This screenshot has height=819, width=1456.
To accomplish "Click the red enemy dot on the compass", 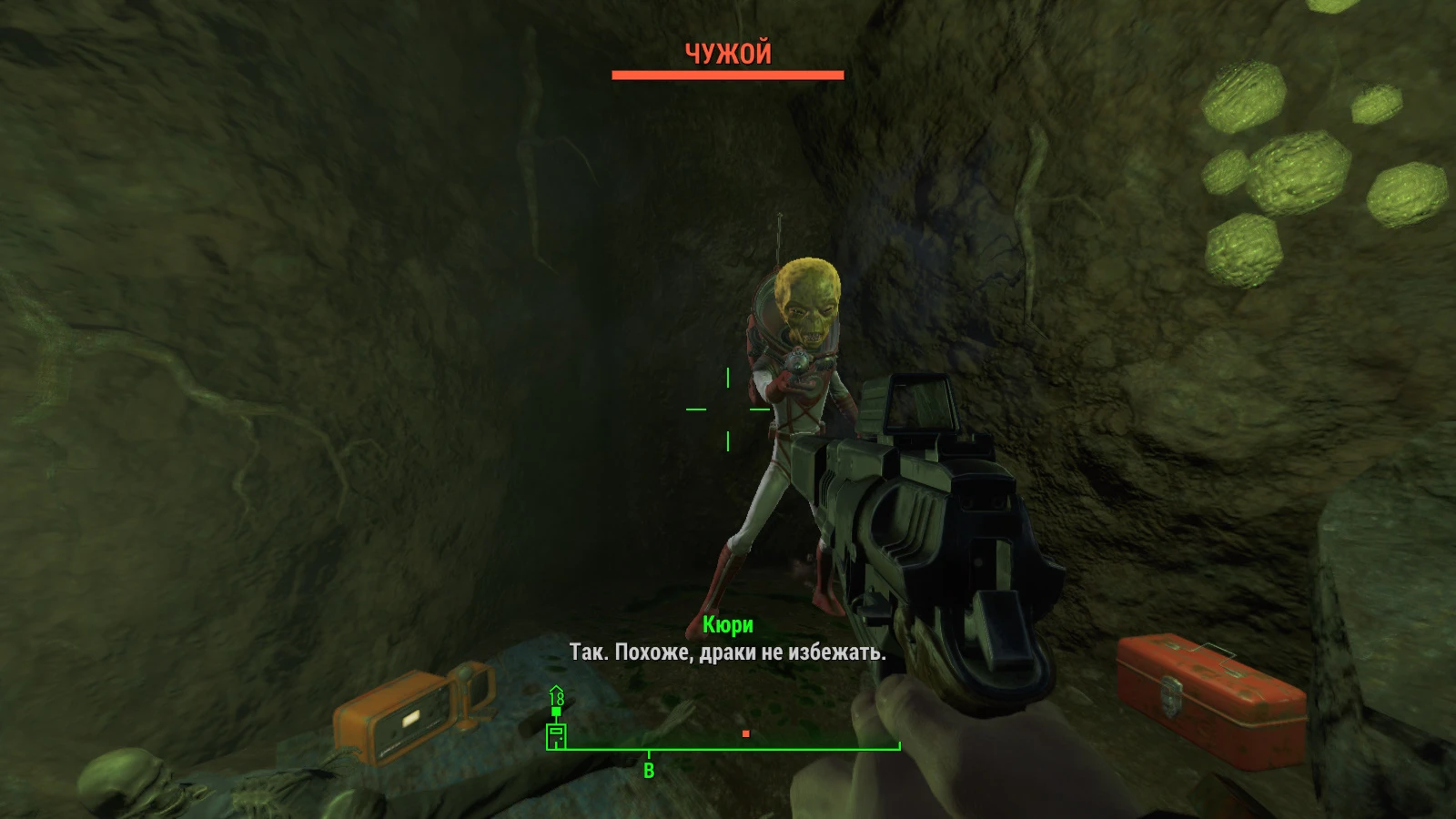I will pos(744,733).
